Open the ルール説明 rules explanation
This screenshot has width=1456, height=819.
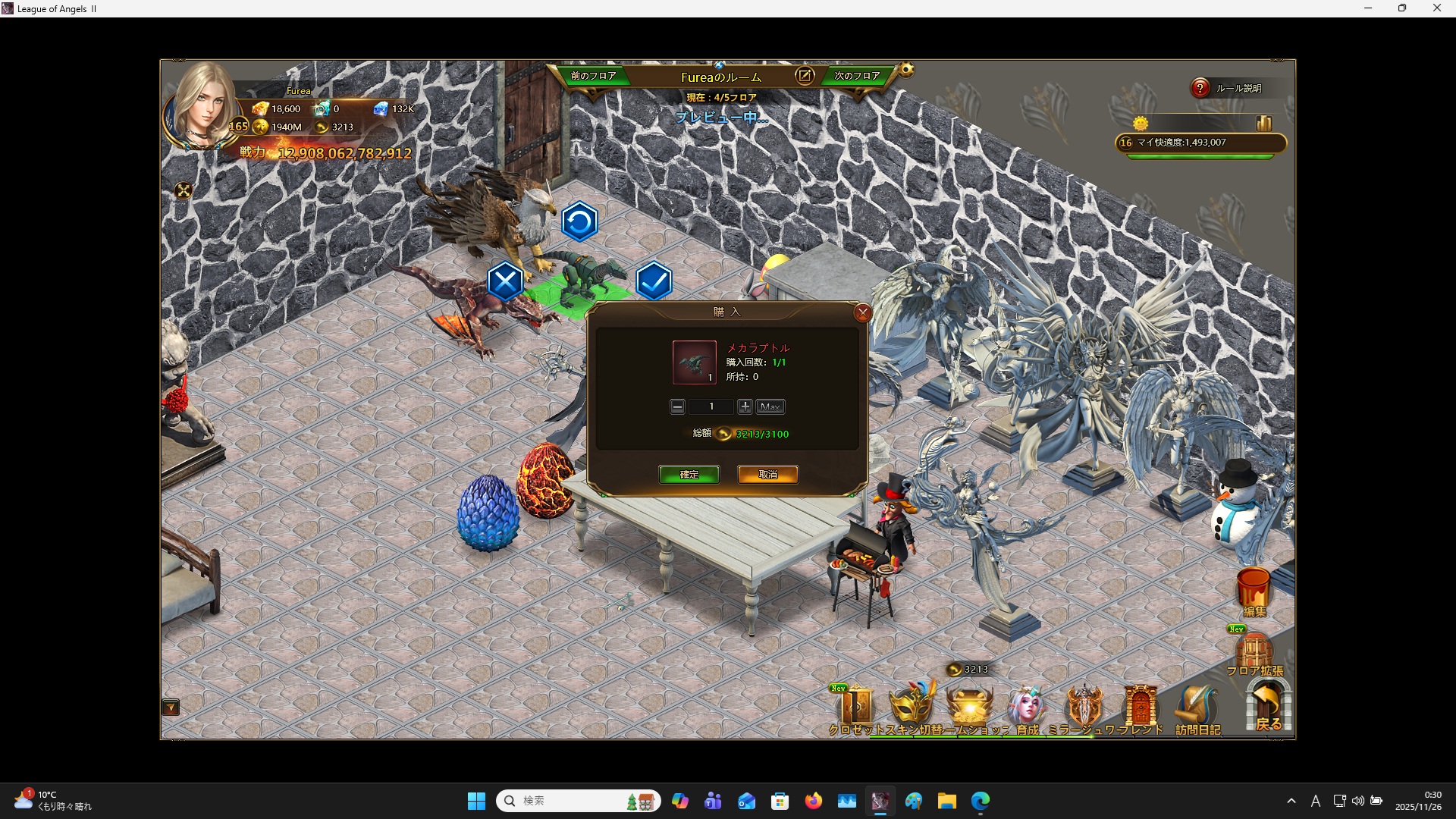pos(1228,89)
